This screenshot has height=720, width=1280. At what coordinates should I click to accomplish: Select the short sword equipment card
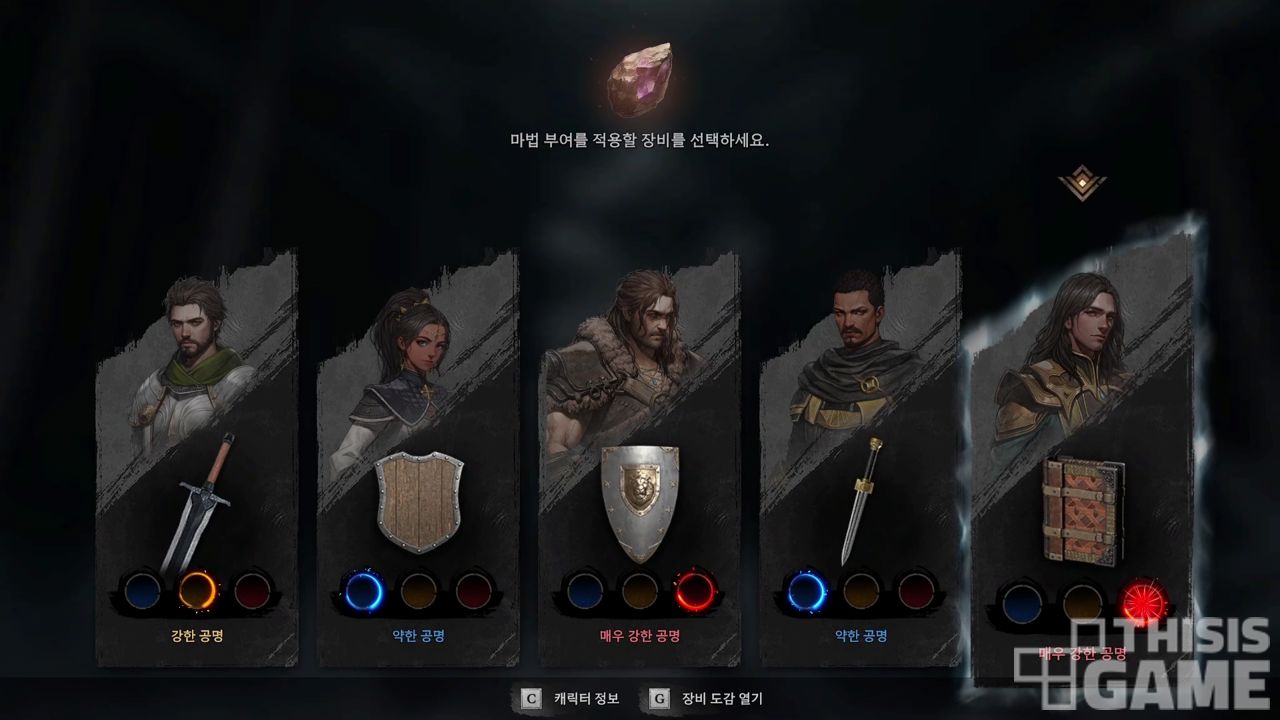(x=860, y=500)
